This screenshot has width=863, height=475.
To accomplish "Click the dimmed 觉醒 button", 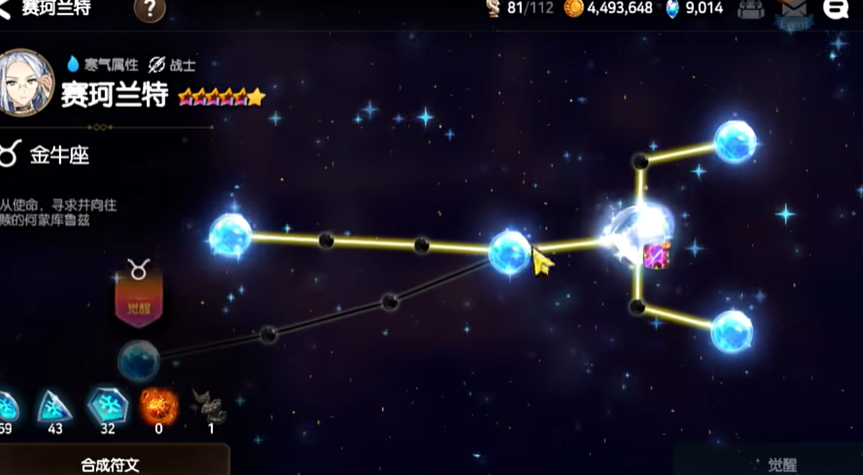I will coord(783,464).
